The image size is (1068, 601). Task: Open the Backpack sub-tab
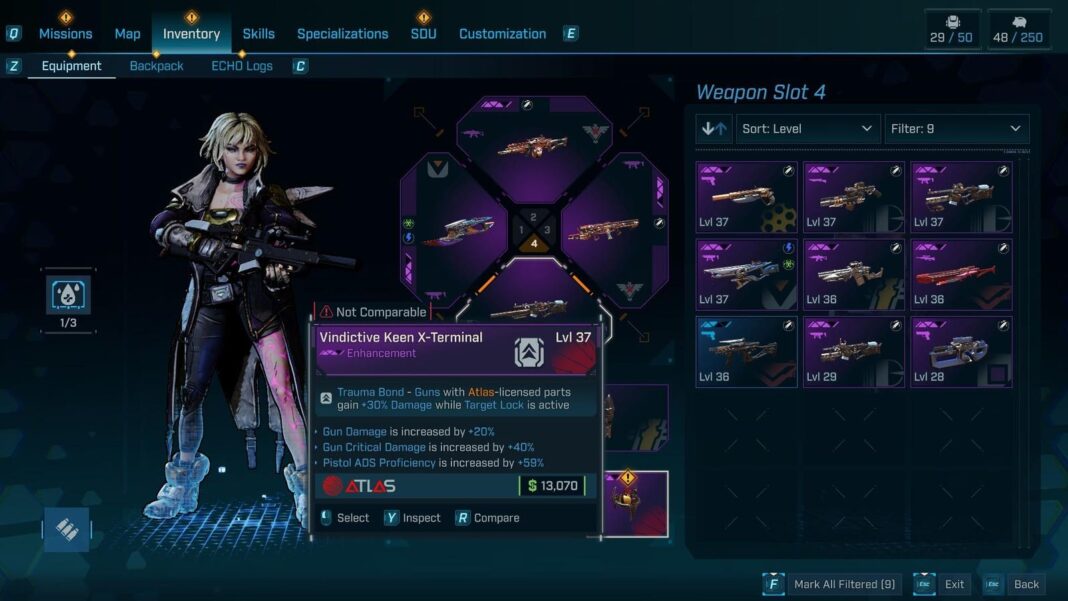pos(156,66)
